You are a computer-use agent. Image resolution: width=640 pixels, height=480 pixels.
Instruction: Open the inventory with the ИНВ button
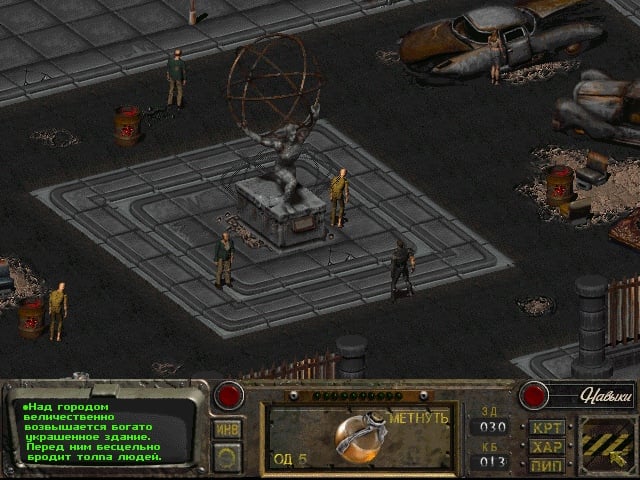coord(227,430)
